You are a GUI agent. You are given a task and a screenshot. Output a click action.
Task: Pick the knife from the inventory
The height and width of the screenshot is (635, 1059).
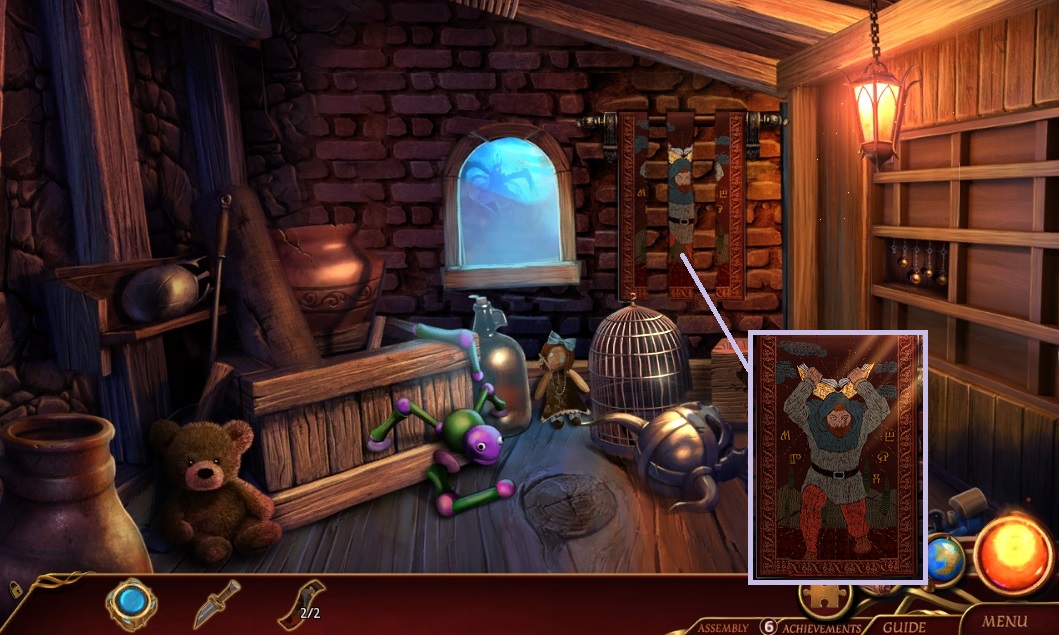tap(217, 603)
